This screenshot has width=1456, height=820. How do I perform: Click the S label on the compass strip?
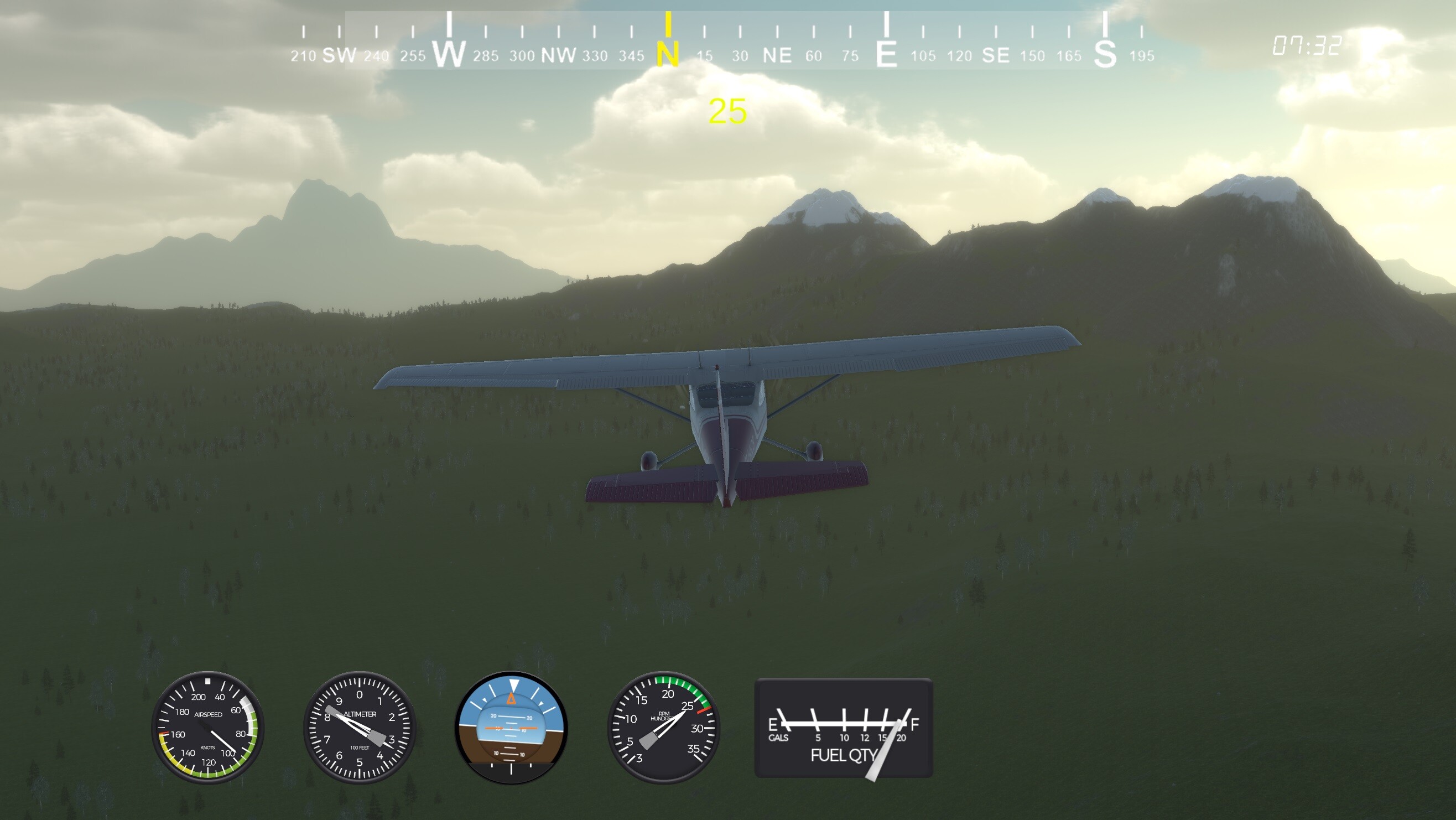(1105, 55)
